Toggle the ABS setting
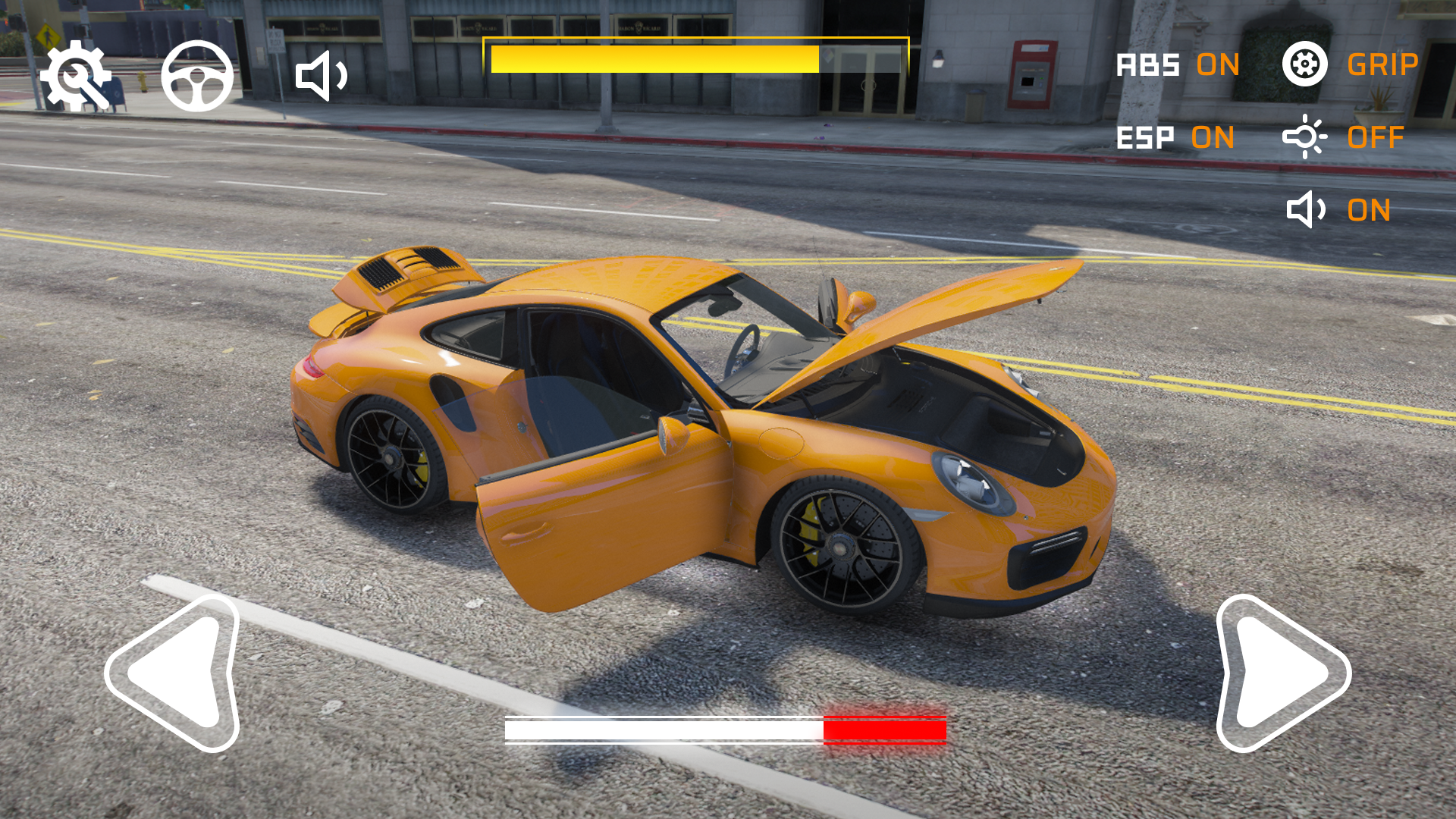 click(1178, 65)
